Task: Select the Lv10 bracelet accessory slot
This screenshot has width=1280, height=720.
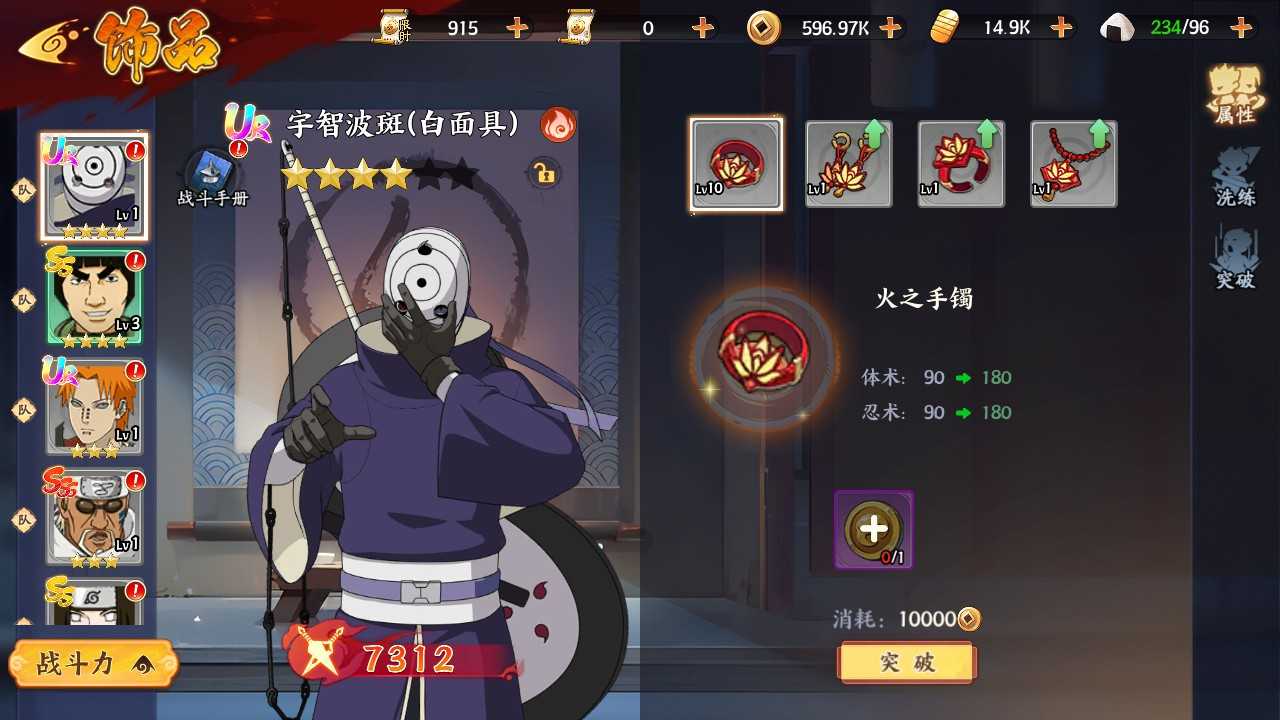Action: point(736,163)
